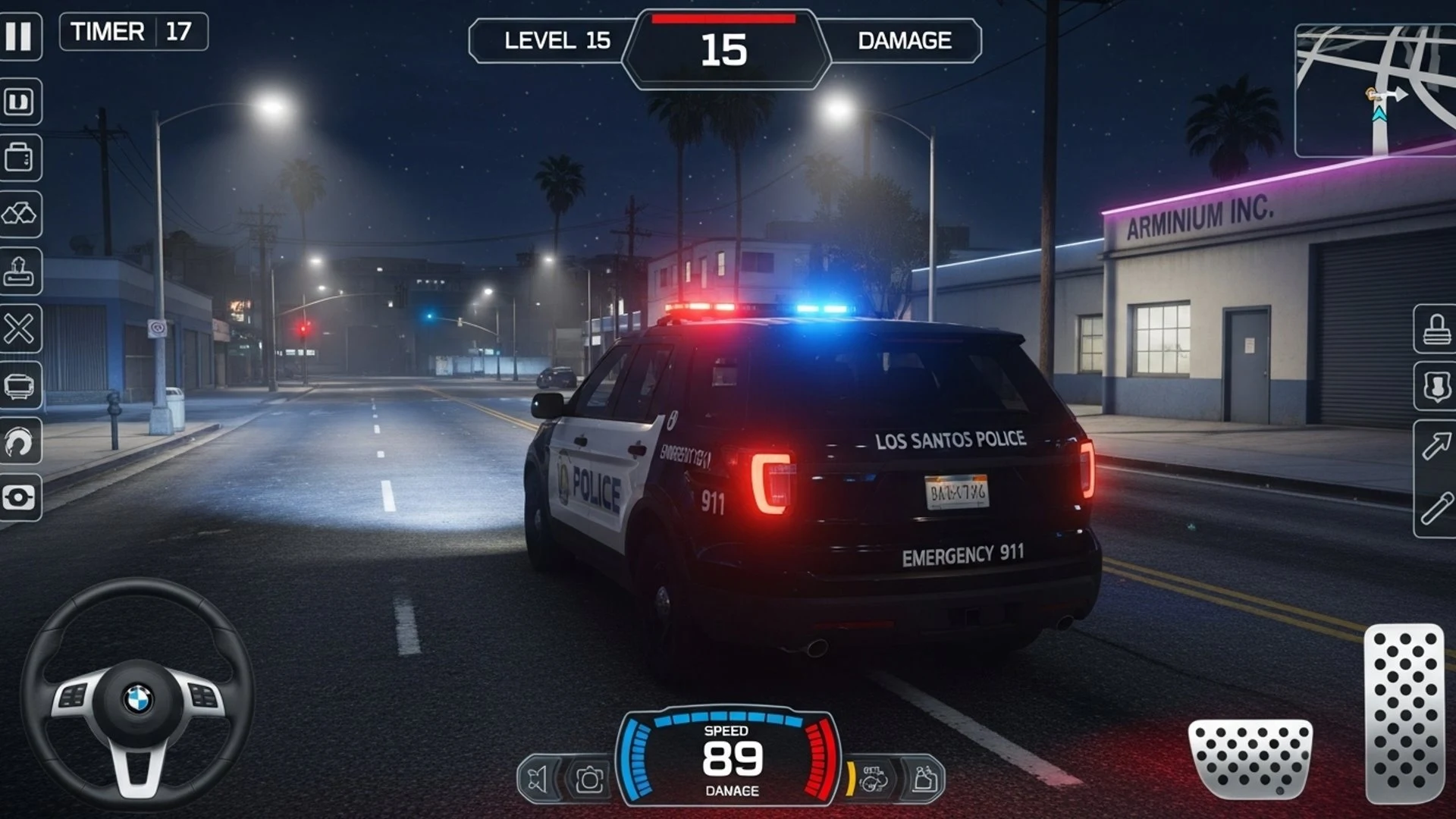This screenshot has width=1456, height=819.
Task: Step on the tall gas pedal
Action: tap(1404, 713)
